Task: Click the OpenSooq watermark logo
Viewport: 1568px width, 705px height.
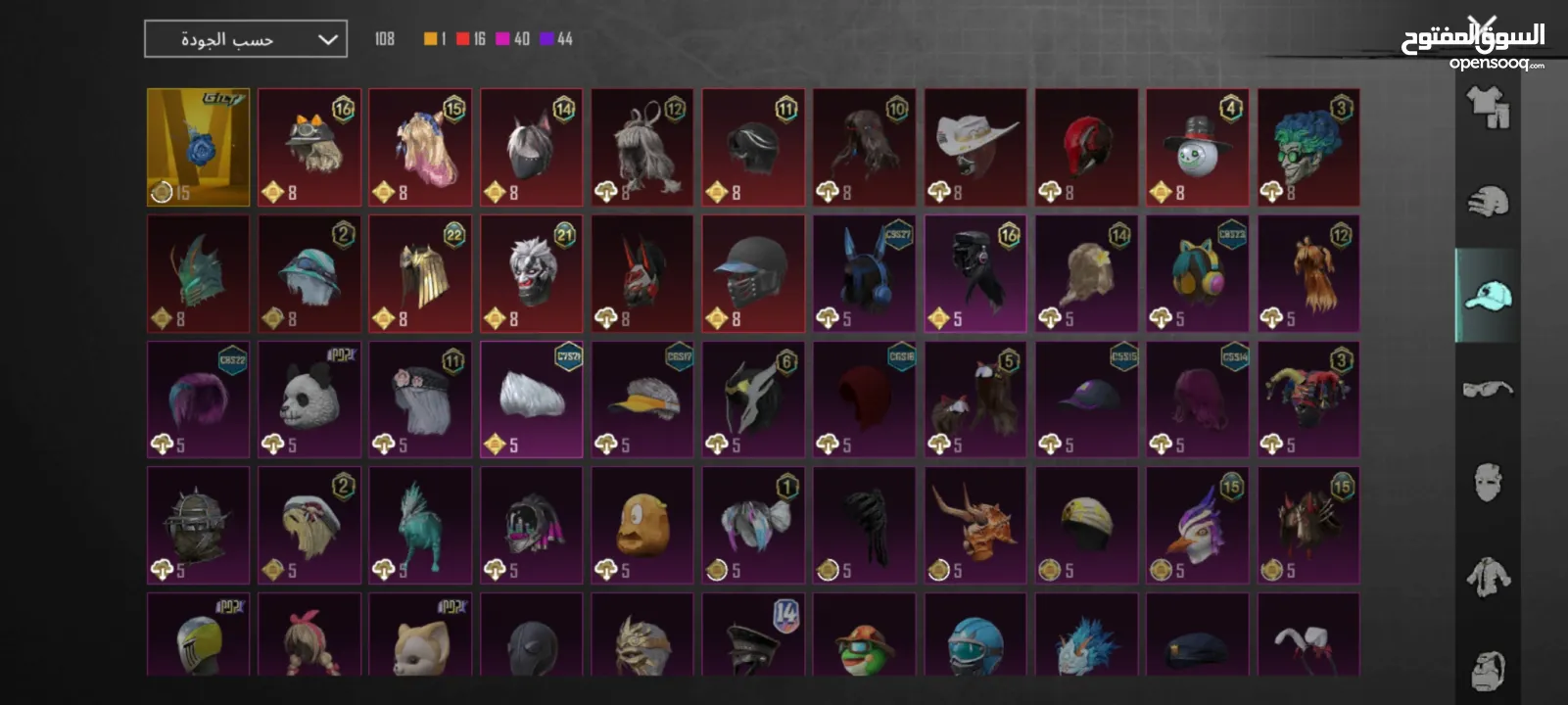Action: pos(1474,46)
